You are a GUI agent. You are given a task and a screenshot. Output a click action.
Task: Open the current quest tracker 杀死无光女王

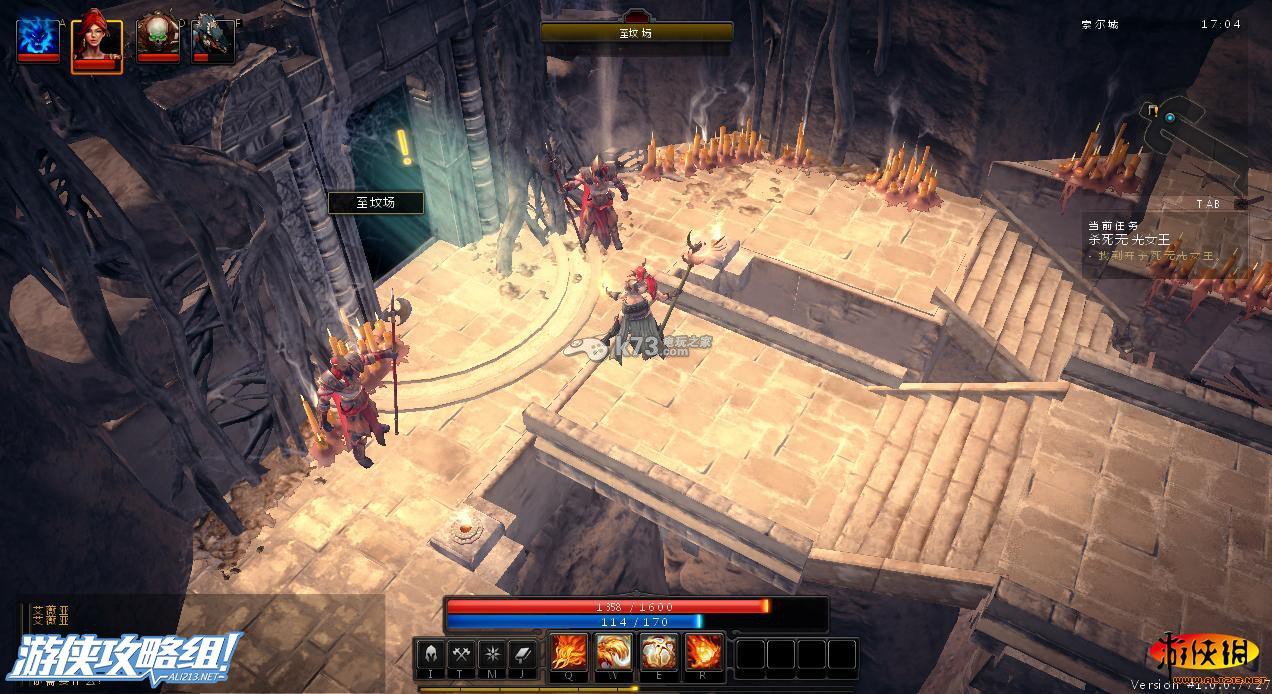coord(1129,240)
